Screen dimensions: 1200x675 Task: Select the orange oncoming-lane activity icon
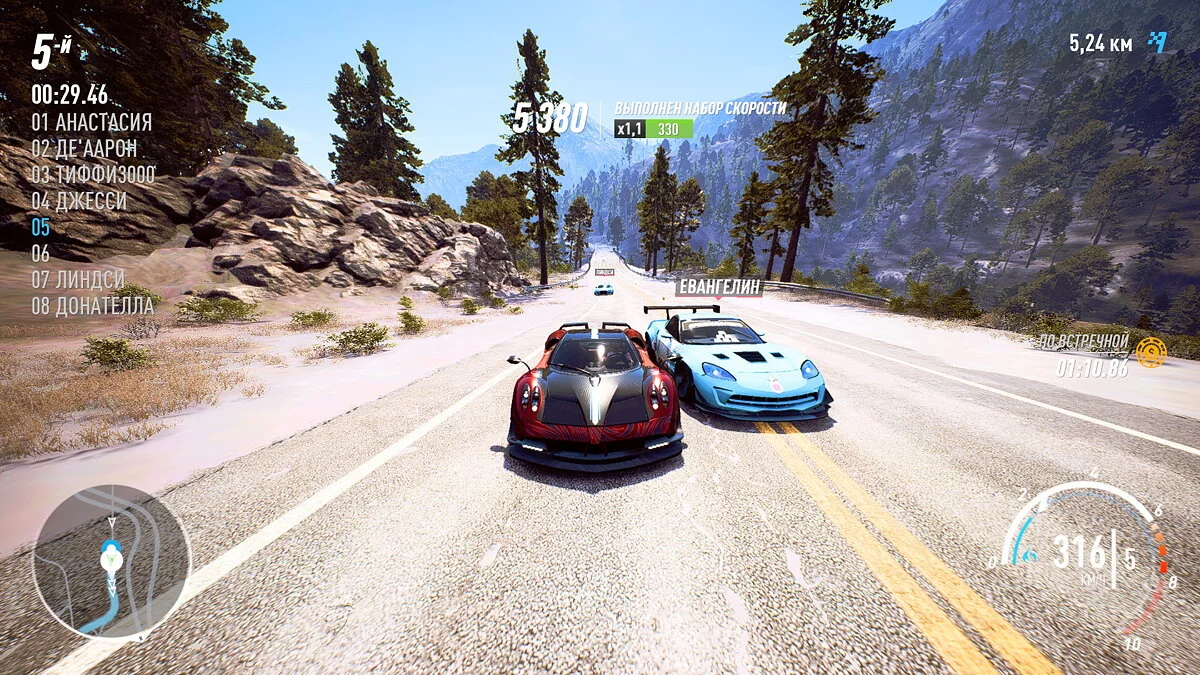point(1151,352)
